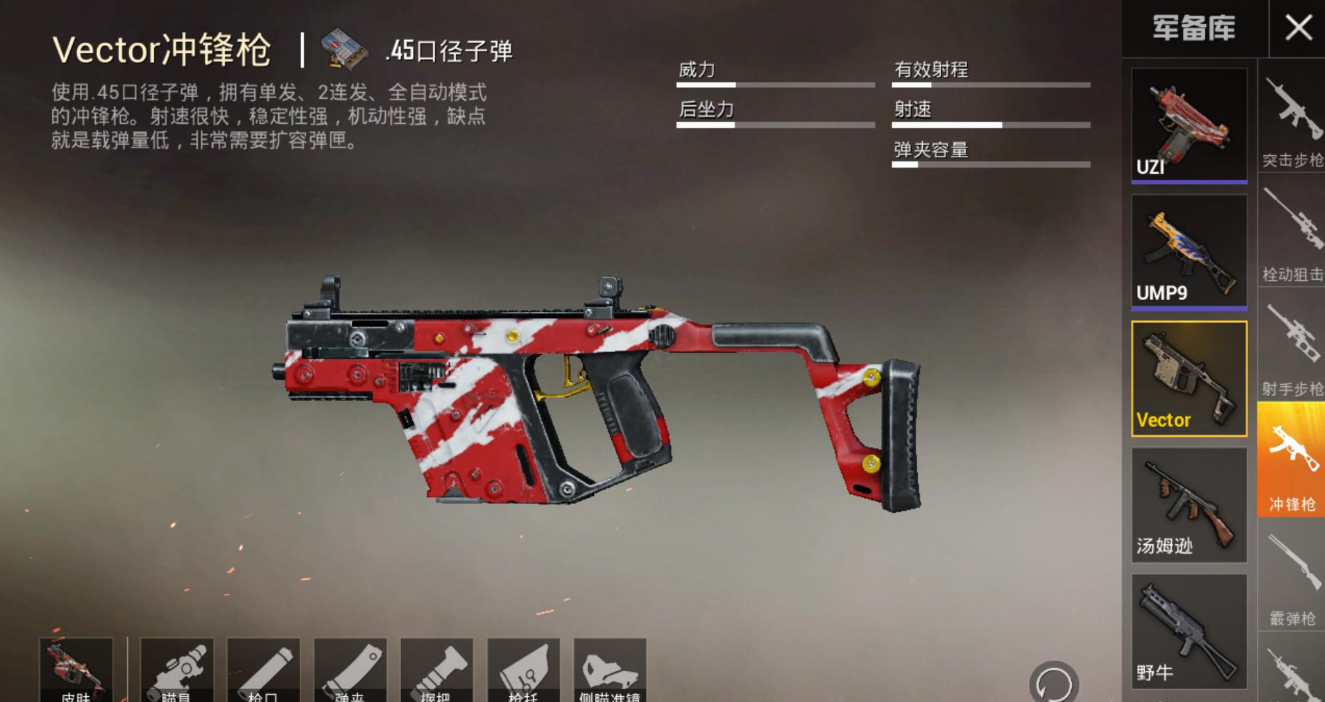Select the Vector weapon entry

click(x=1189, y=378)
